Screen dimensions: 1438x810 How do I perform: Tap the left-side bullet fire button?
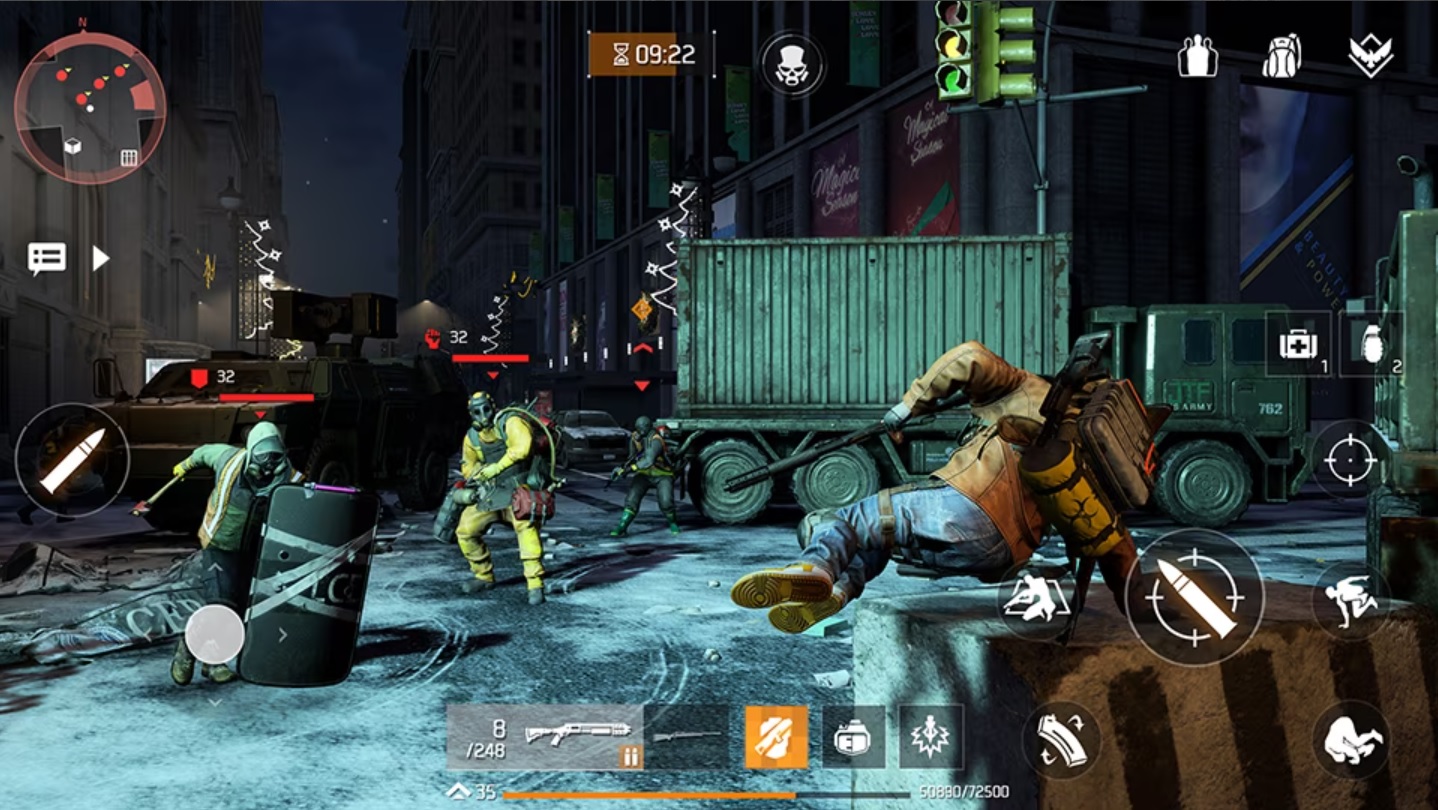click(72, 460)
